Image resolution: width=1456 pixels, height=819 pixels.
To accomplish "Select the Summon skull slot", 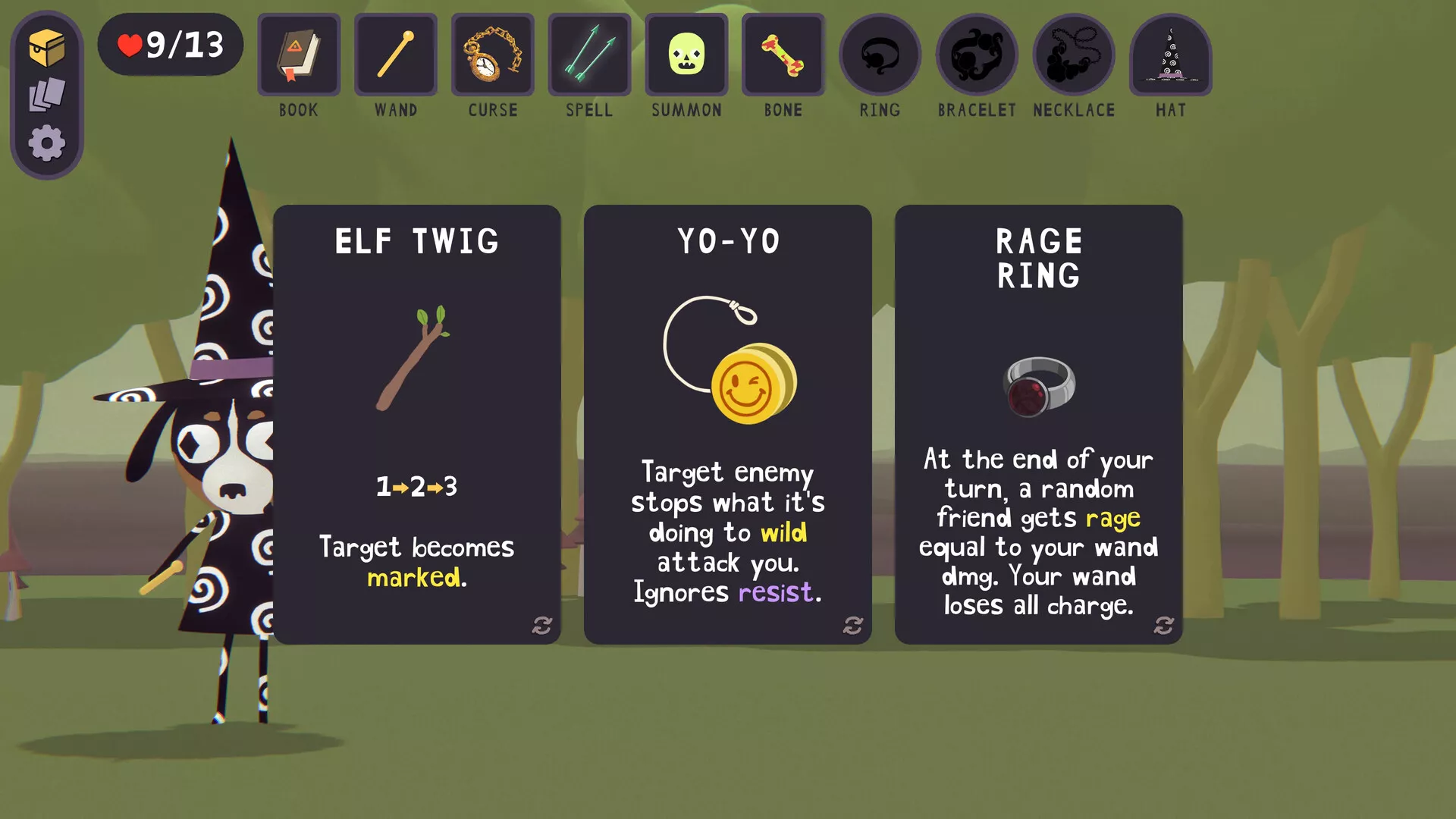I will click(x=686, y=55).
